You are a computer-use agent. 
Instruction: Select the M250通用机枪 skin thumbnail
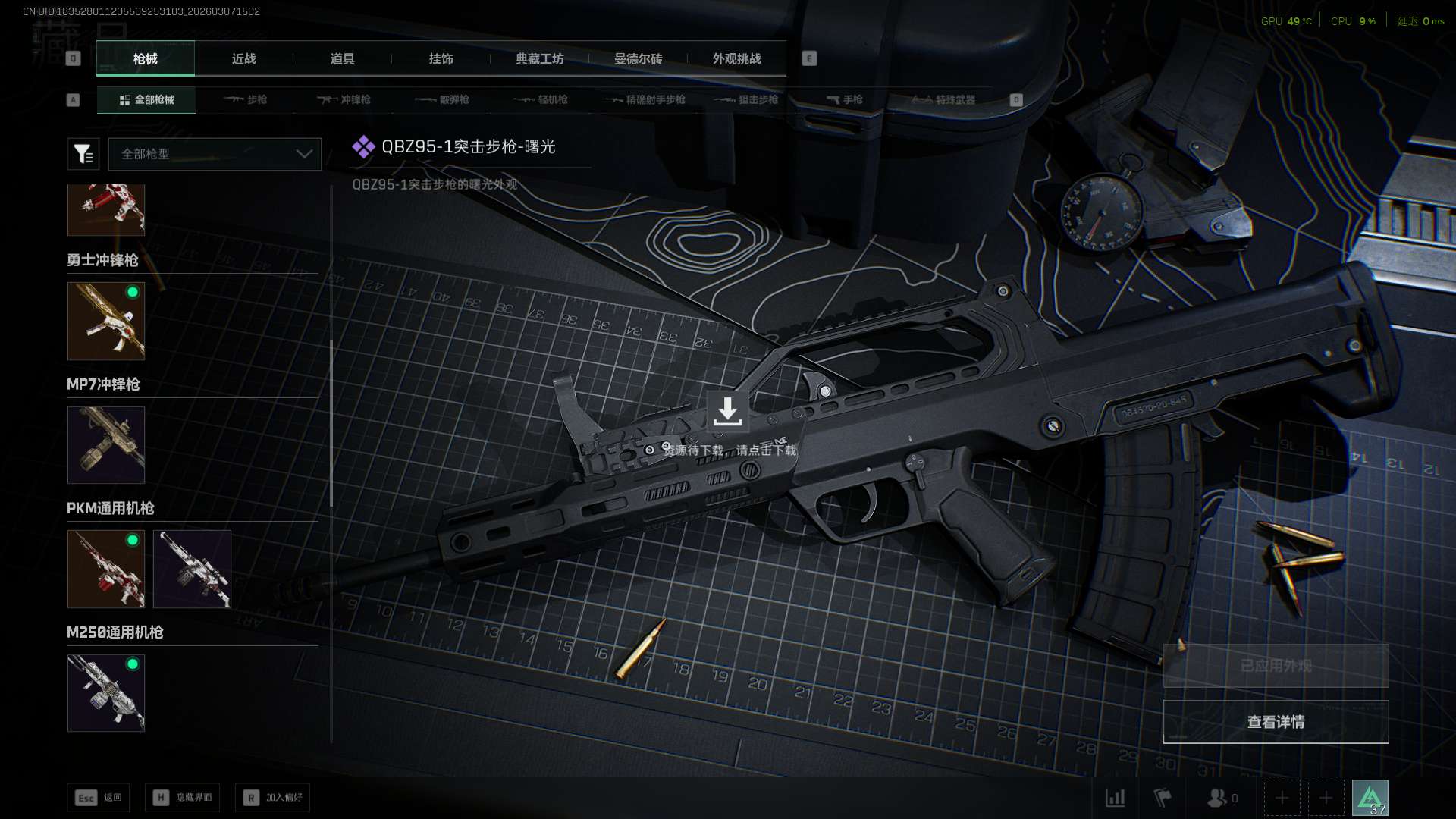pos(106,693)
